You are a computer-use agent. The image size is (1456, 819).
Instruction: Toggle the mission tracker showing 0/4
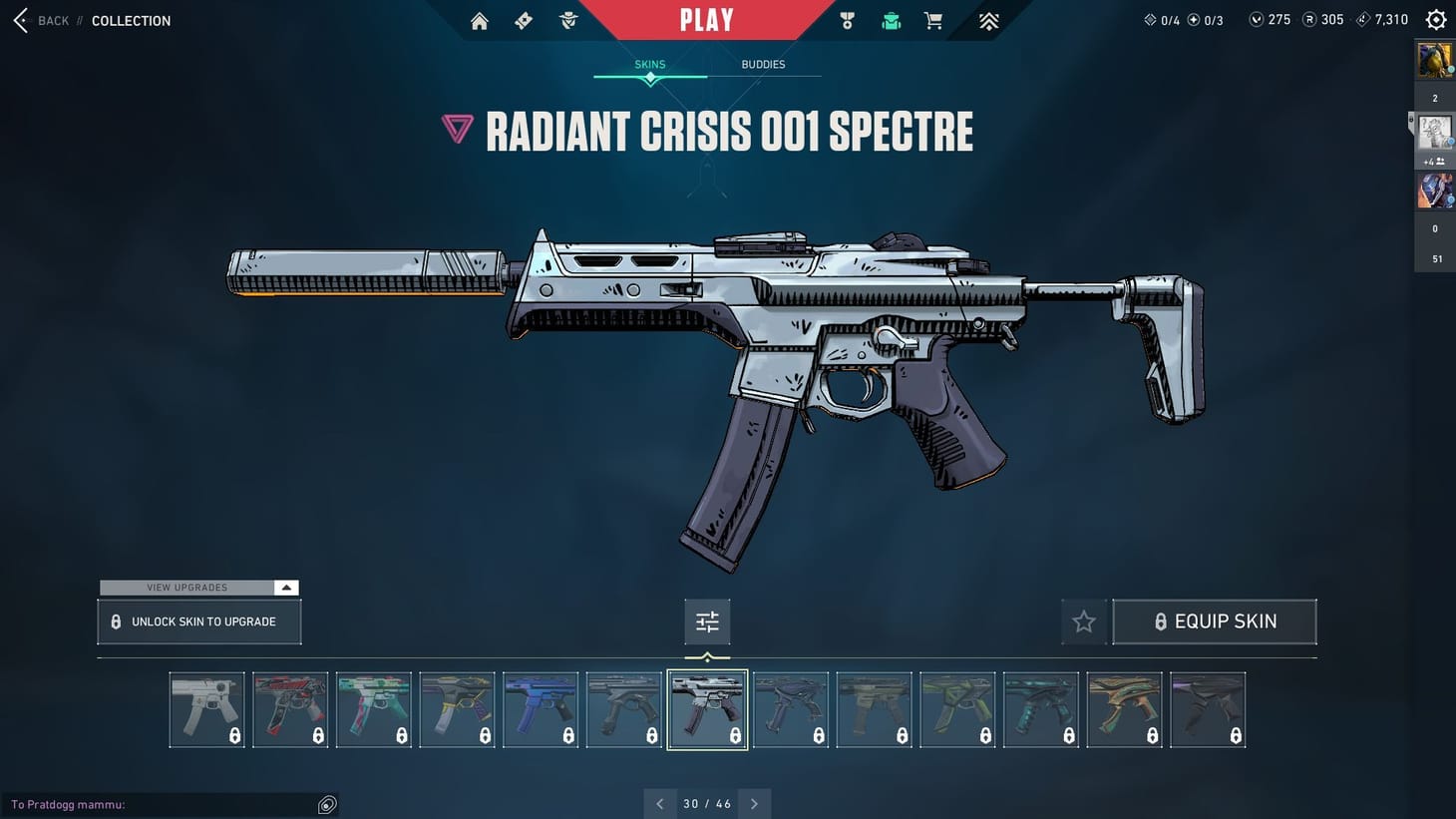point(1163,19)
